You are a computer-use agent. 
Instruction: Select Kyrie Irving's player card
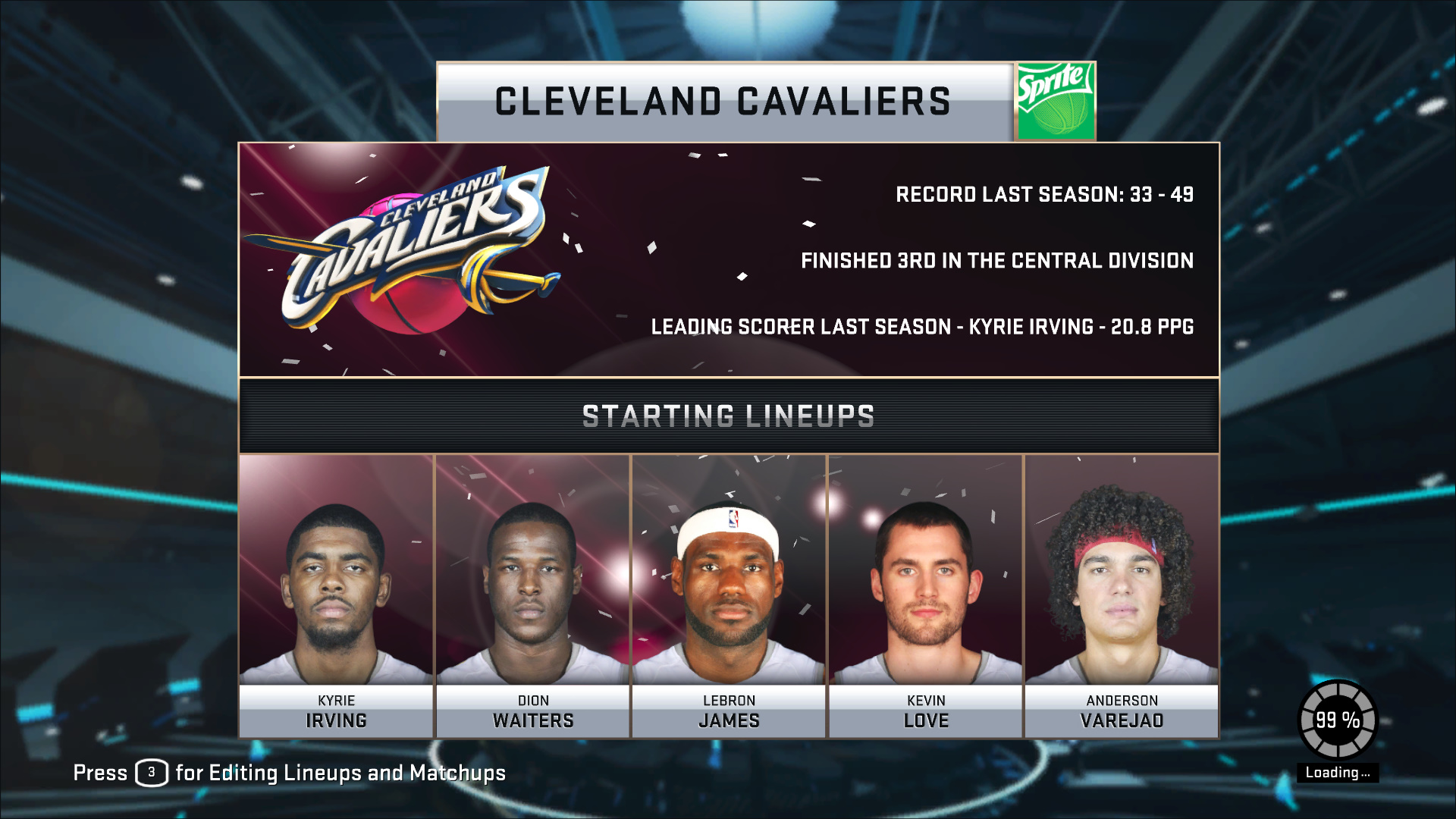tap(336, 596)
